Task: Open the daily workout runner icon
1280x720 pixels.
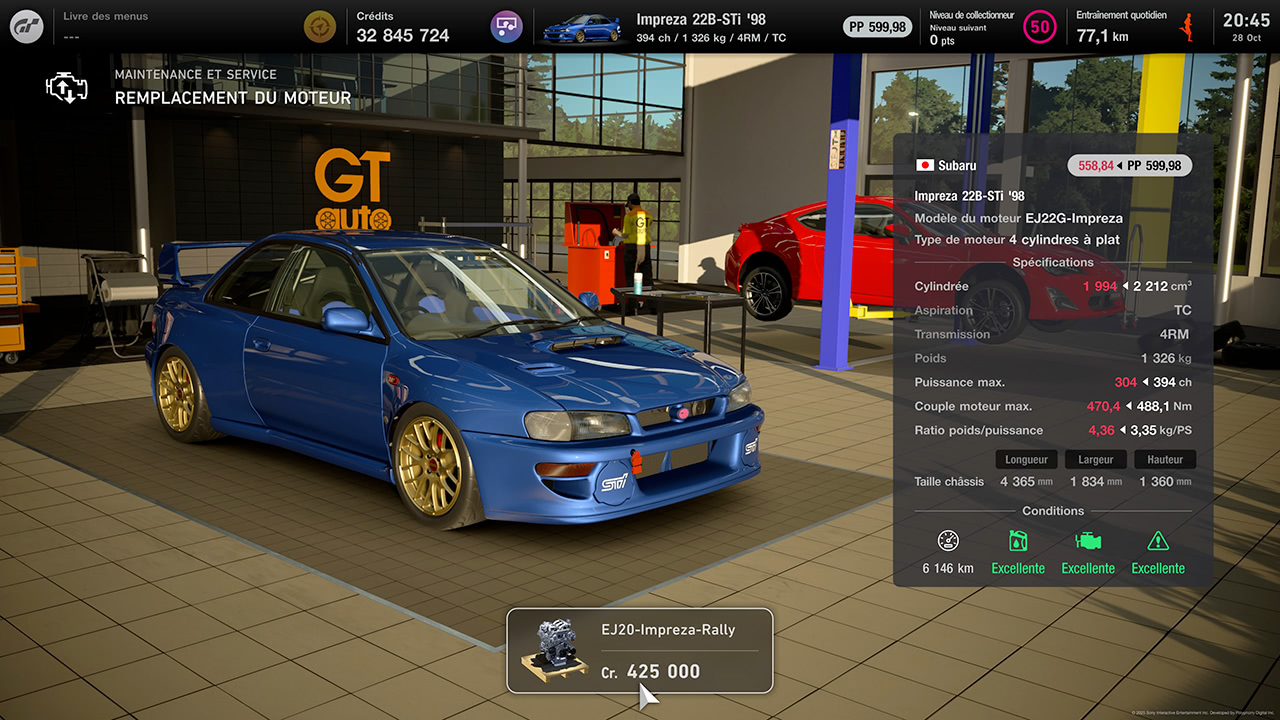Action: pyautogui.click(x=1188, y=26)
